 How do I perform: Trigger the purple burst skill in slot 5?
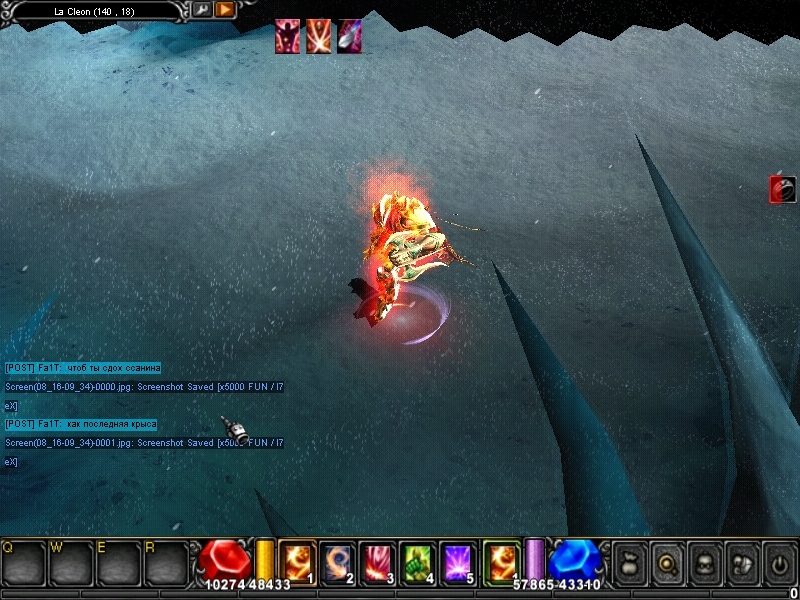tap(457, 562)
